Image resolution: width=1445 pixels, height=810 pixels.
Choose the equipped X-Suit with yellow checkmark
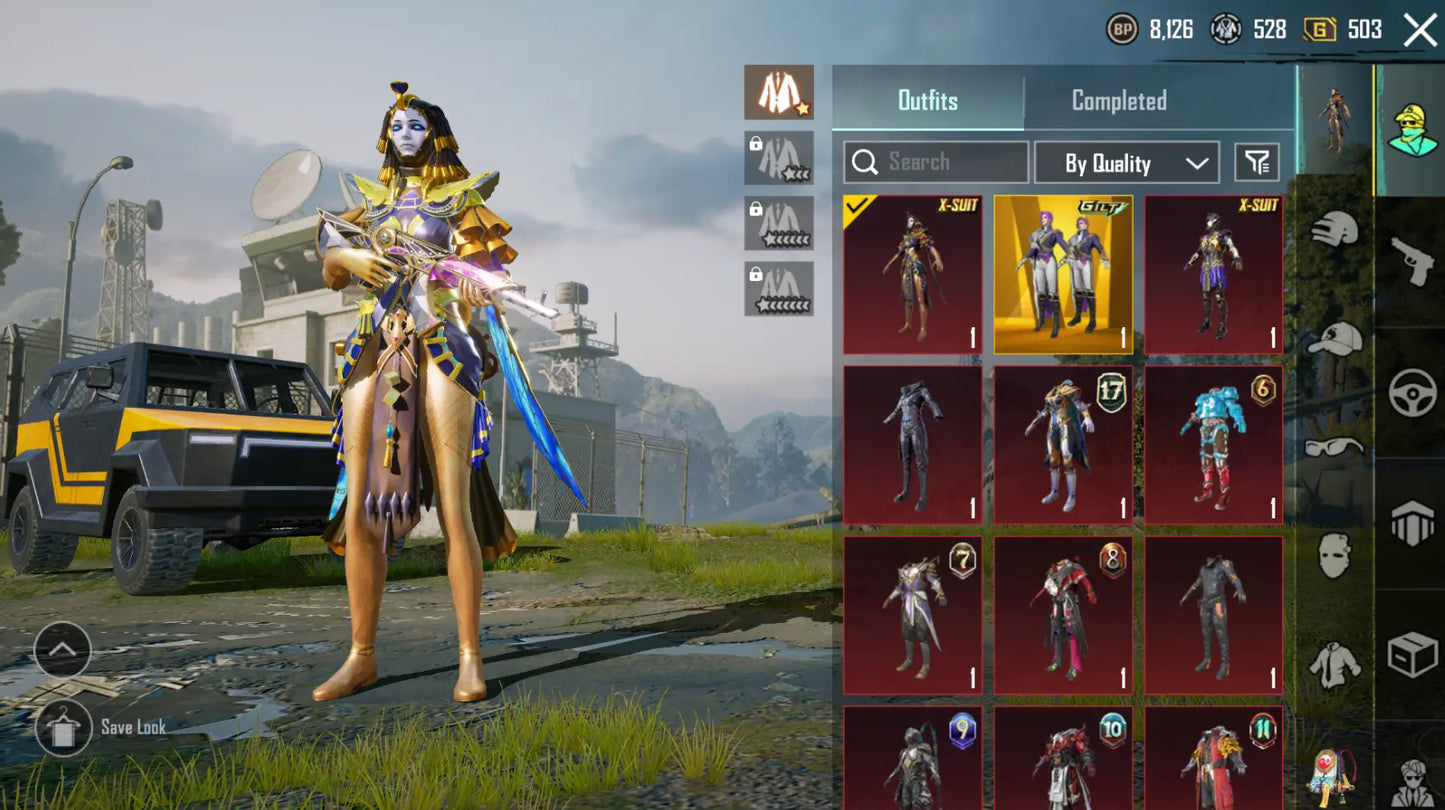[x=912, y=274]
